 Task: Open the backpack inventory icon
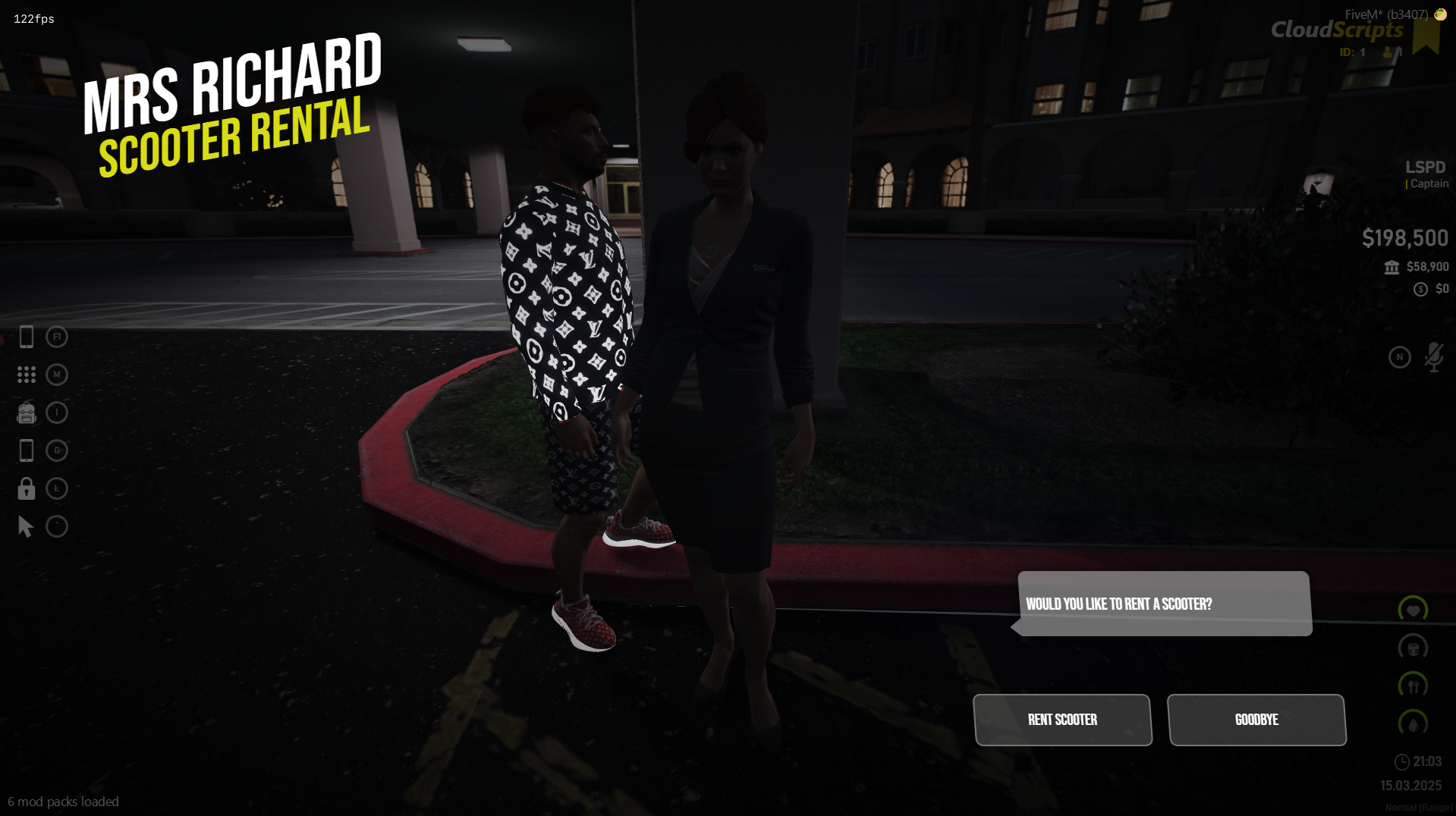point(27,413)
